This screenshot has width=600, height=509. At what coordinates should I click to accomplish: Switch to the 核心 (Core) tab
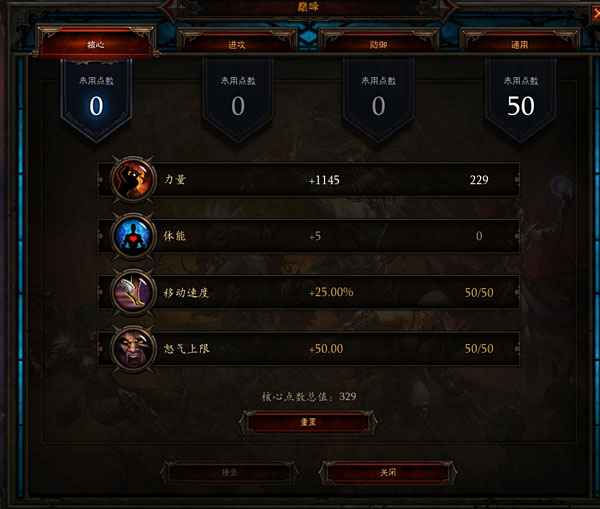(96, 45)
